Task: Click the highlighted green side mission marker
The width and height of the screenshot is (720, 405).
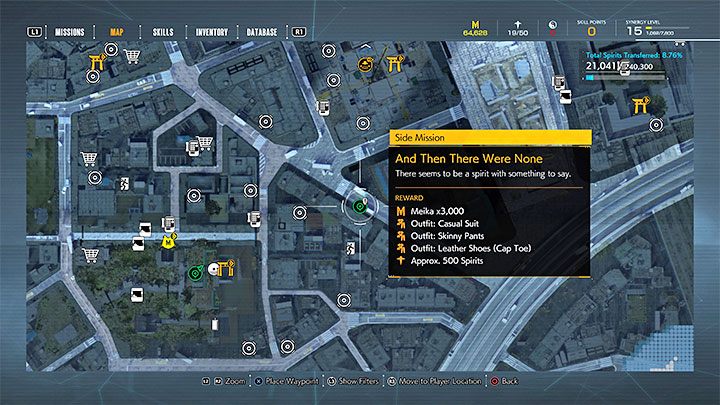Action: click(357, 207)
